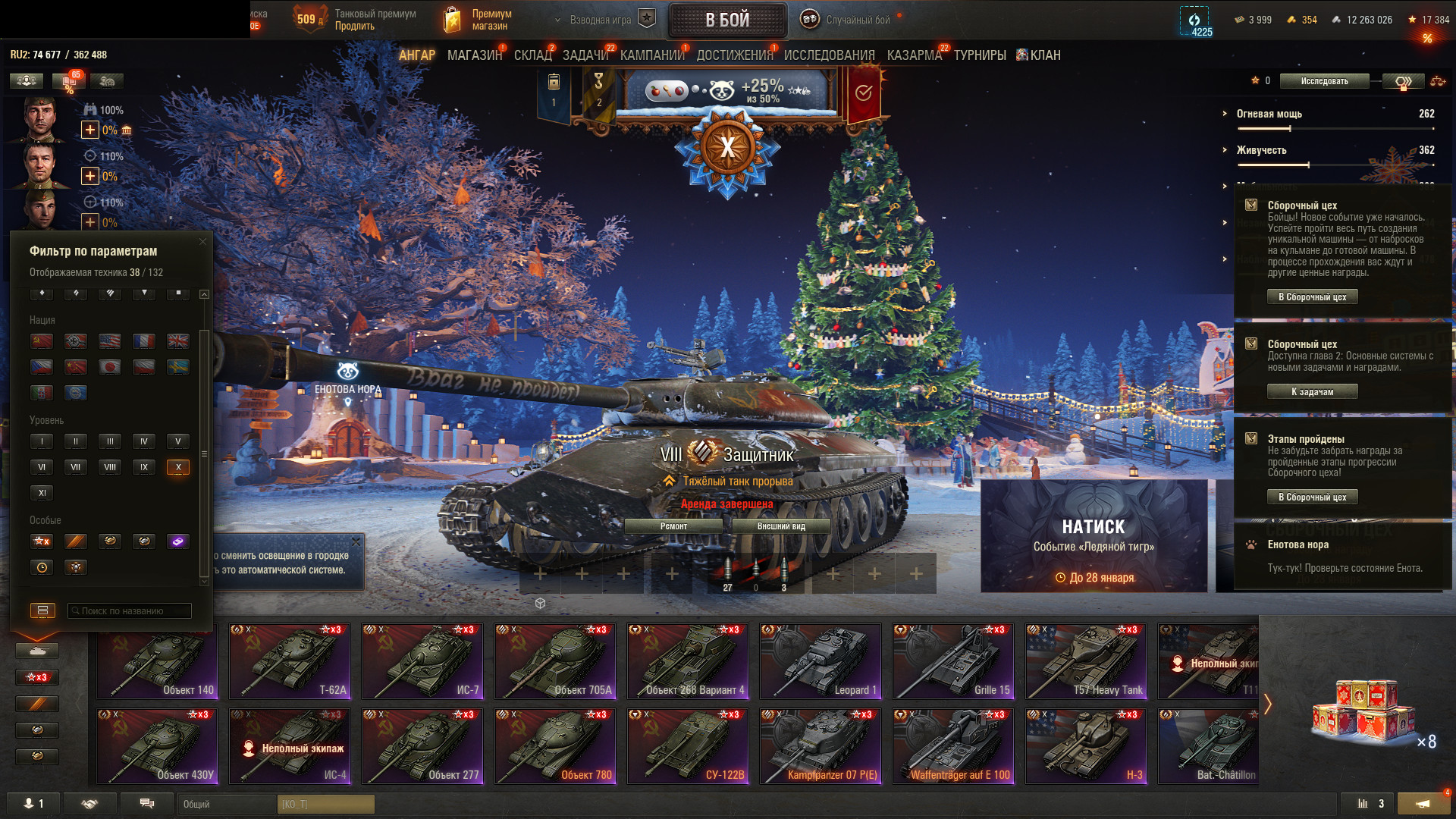Pick the ИС-7 tank from carousel
Image resolution: width=1456 pixels, height=819 pixels.
(422, 661)
